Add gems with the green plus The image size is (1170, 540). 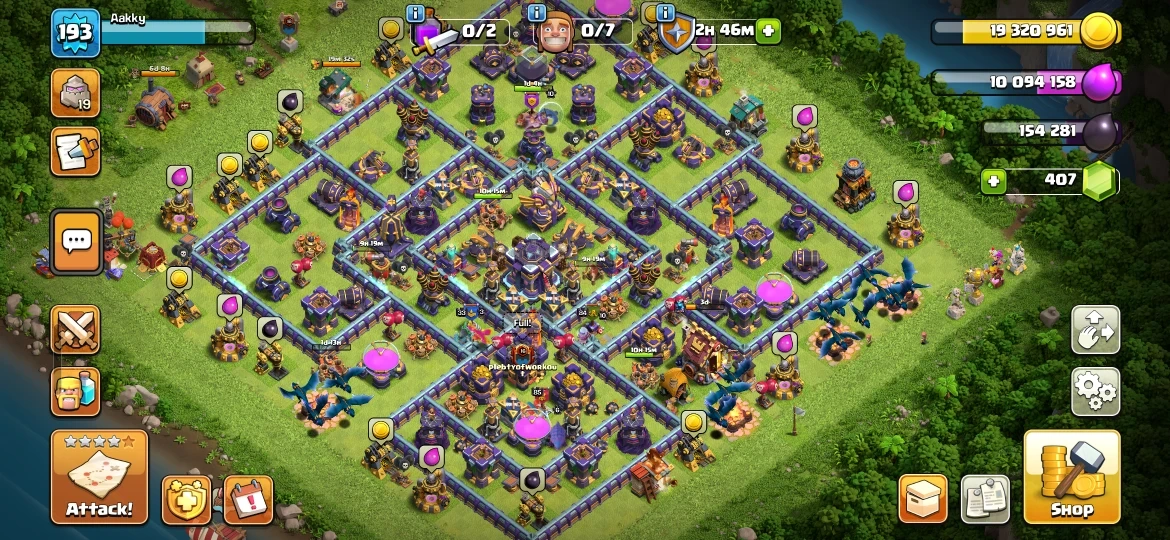(993, 181)
